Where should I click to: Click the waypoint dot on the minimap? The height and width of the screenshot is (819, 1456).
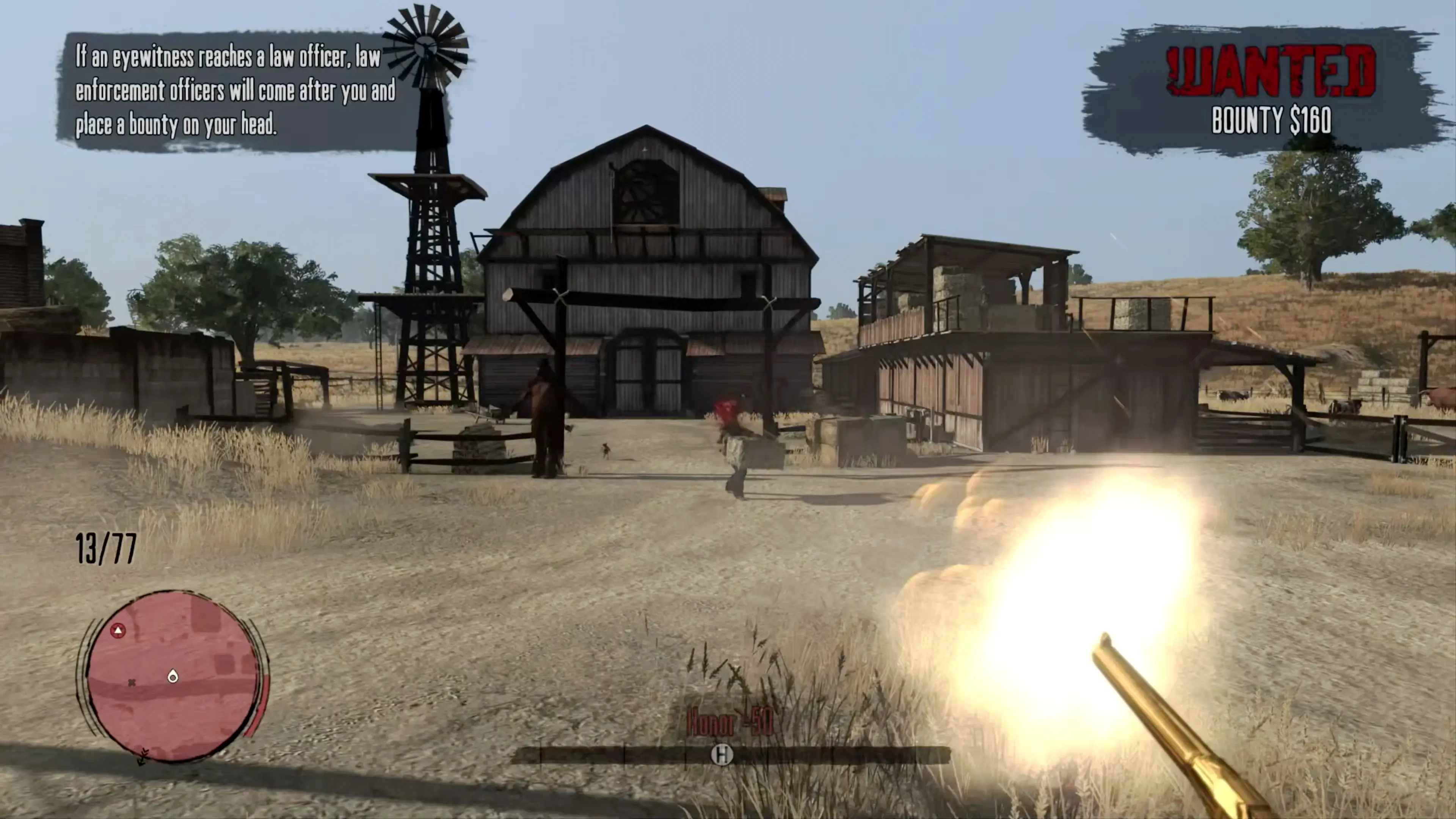[173, 676]
